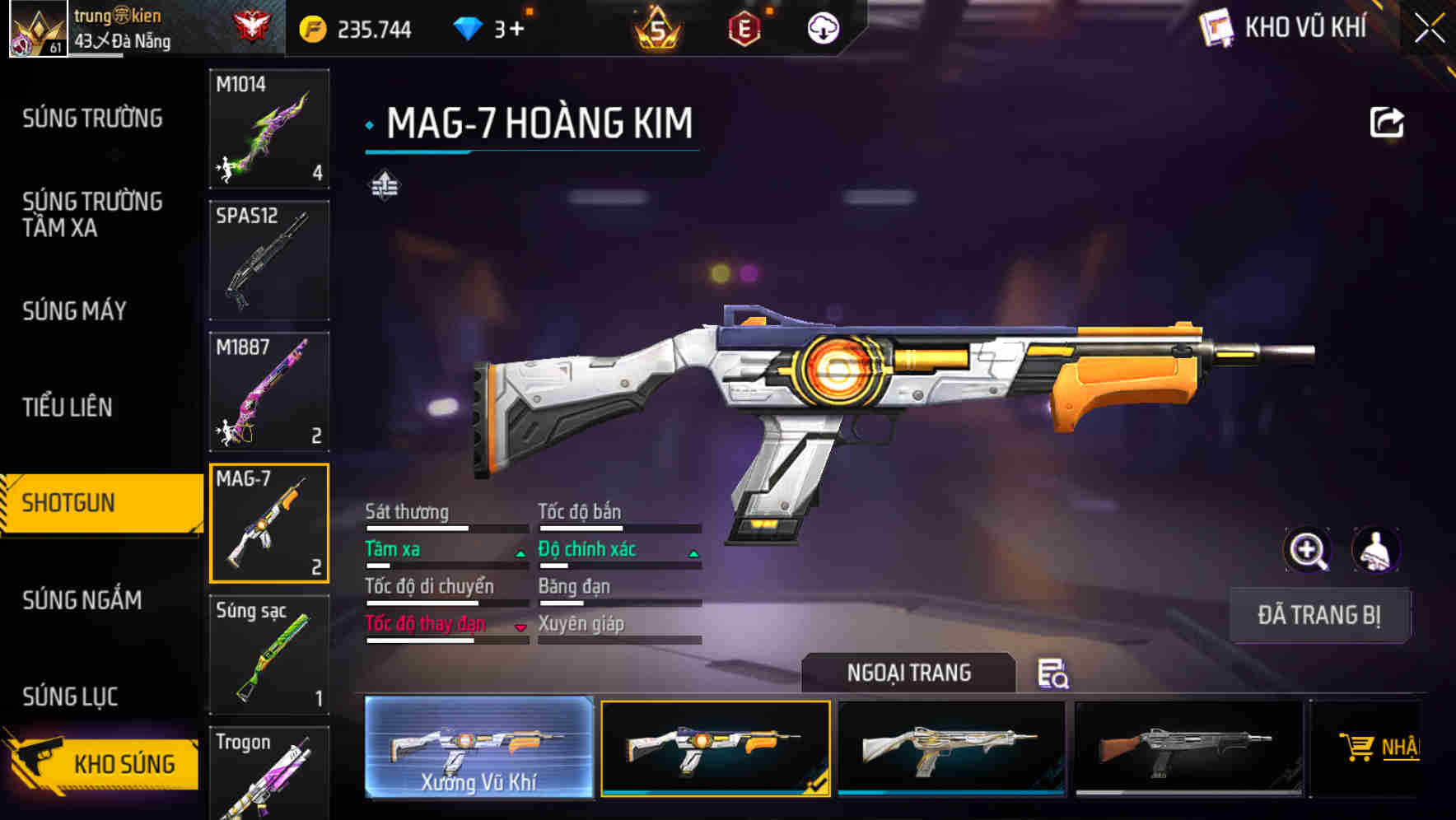
Task: Click the red arrow beside Tốc độ thay đạn
Action: point(519,627)
